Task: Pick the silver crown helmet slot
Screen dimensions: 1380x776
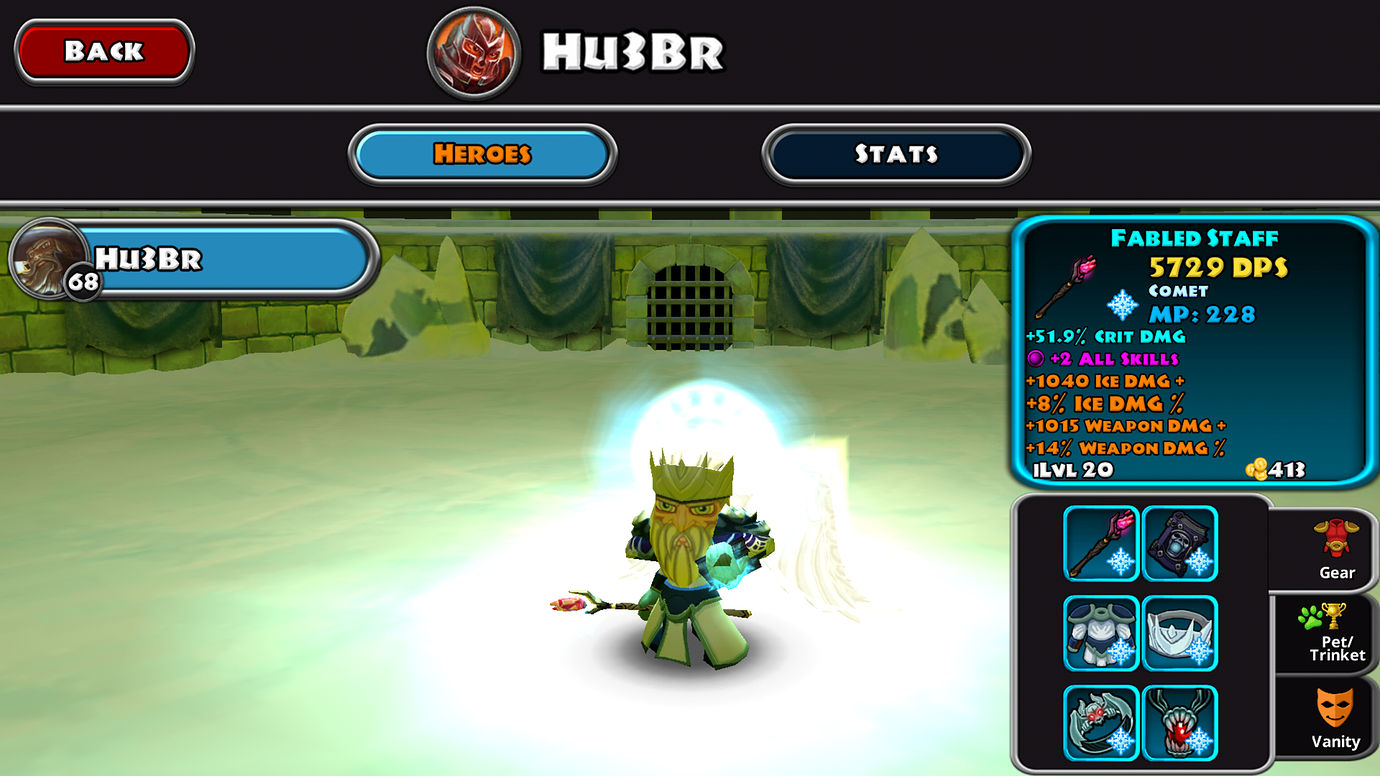Action: click(x=1180, y=633)
